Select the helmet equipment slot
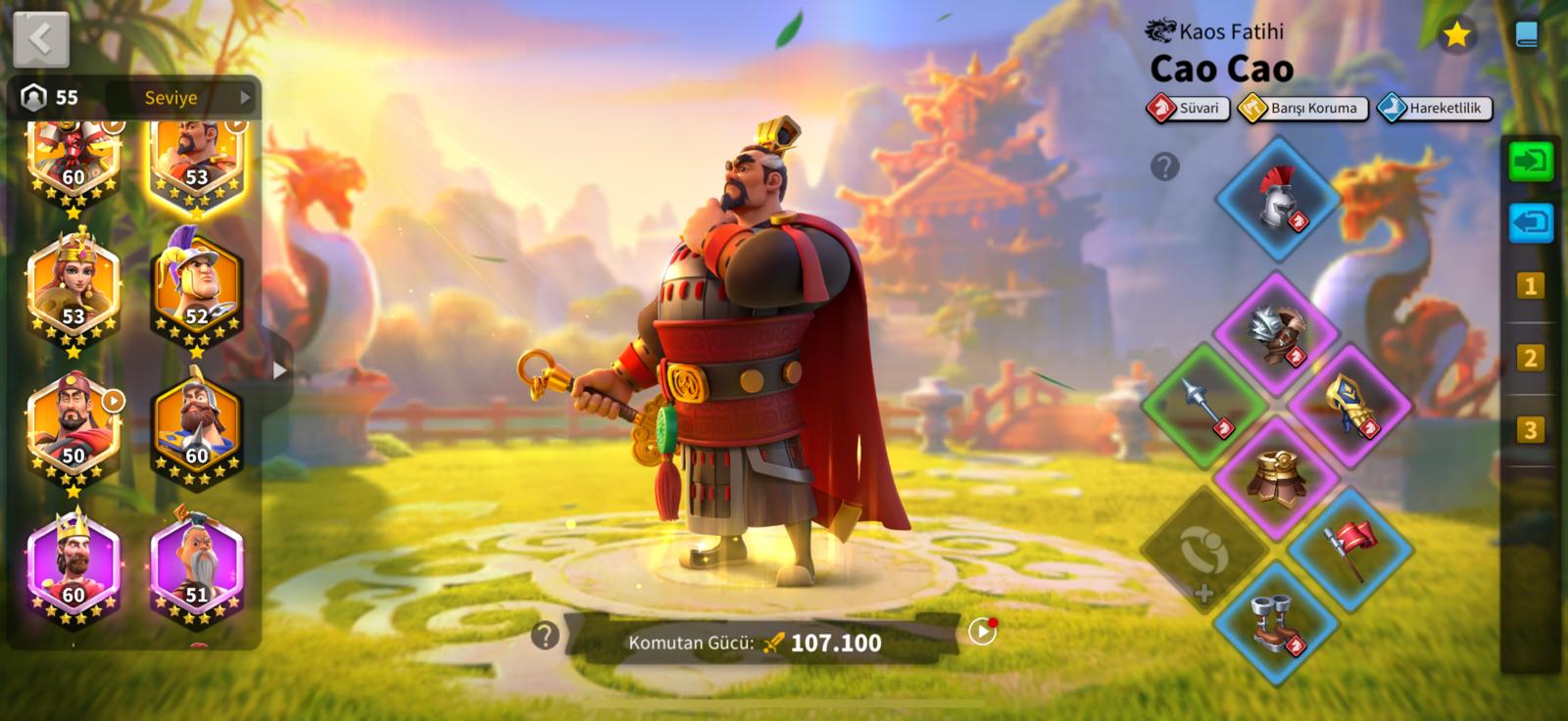The height and width of the screenshot is (721, 1568). 1278,199
